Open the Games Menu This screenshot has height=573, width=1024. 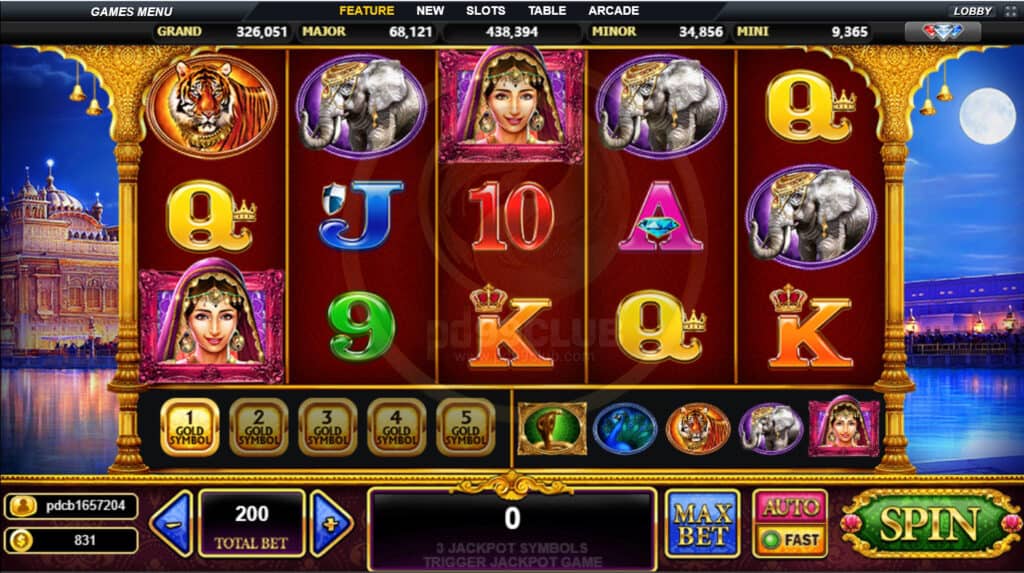131,11
